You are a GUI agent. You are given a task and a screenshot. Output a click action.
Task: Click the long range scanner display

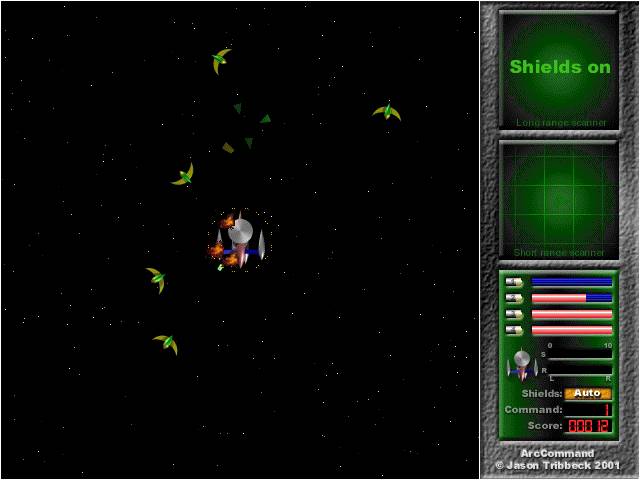click(559, 68)
